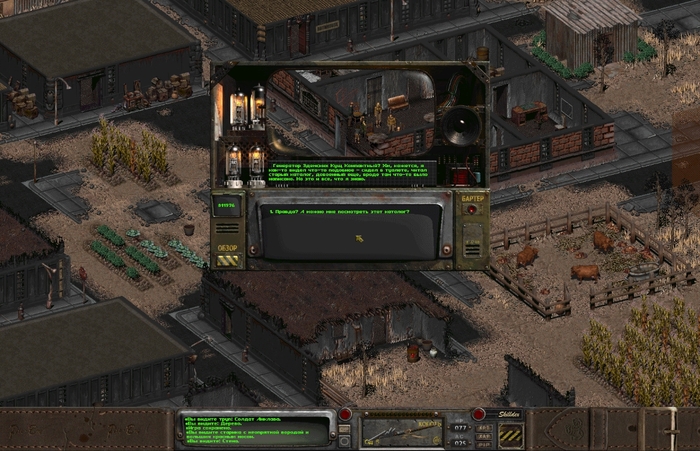
Task: Choose the first dialogue reply about the catalog
Action: pos(335,211)
